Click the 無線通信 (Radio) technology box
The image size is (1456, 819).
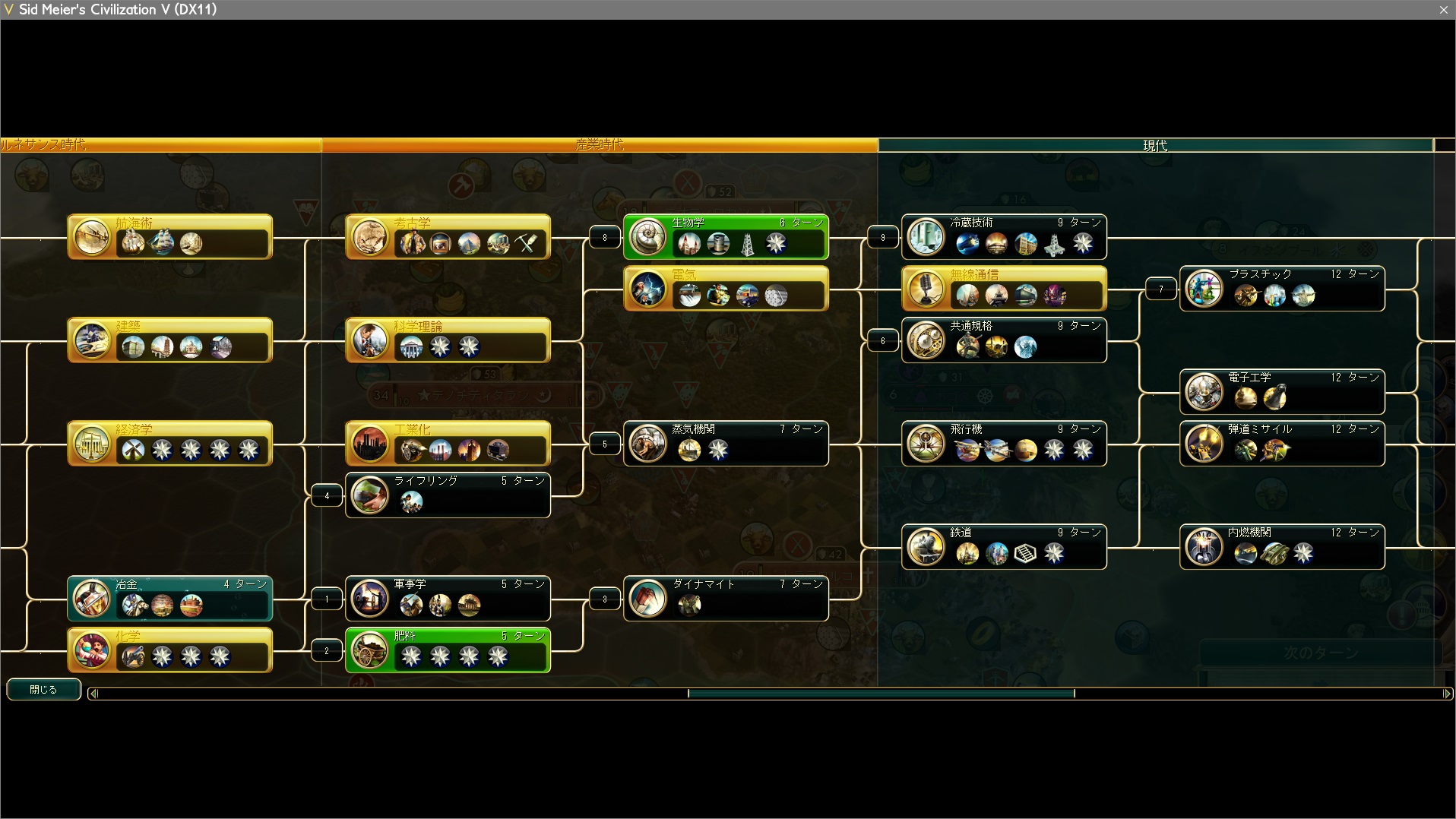click(x=1004, y=289)
